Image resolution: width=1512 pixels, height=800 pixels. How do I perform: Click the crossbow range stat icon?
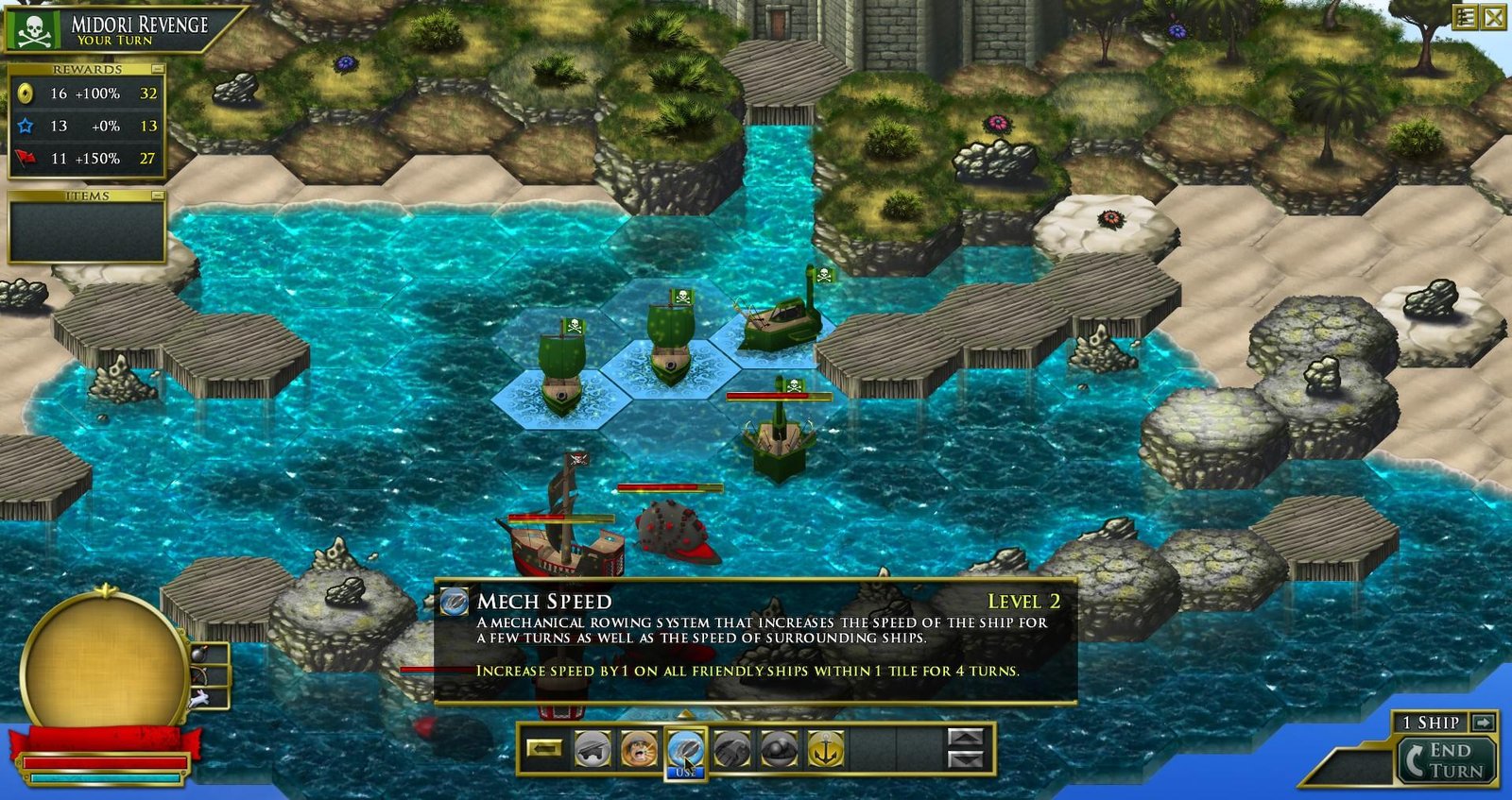click(199, 675)
